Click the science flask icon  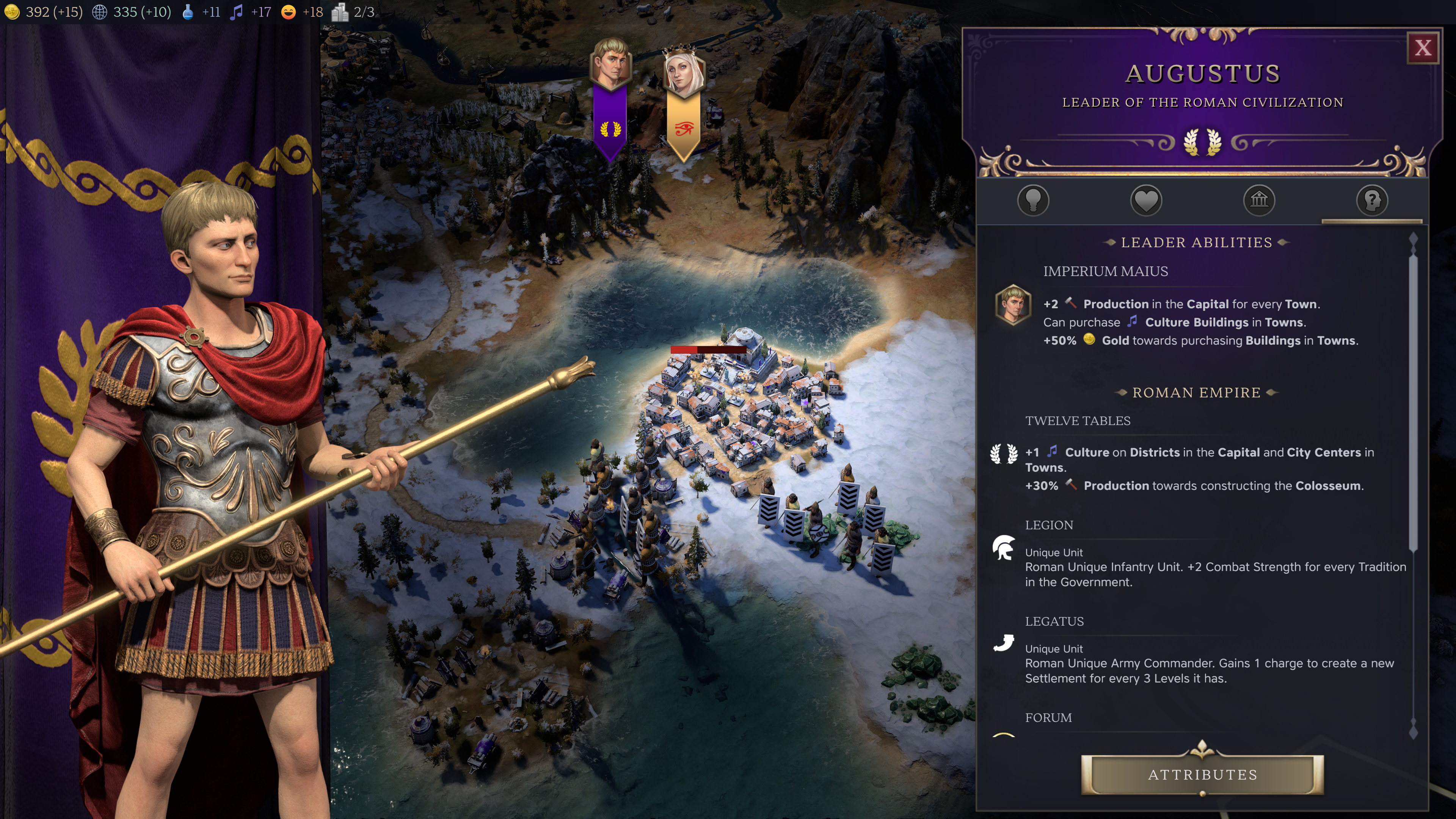pos(188,12)
